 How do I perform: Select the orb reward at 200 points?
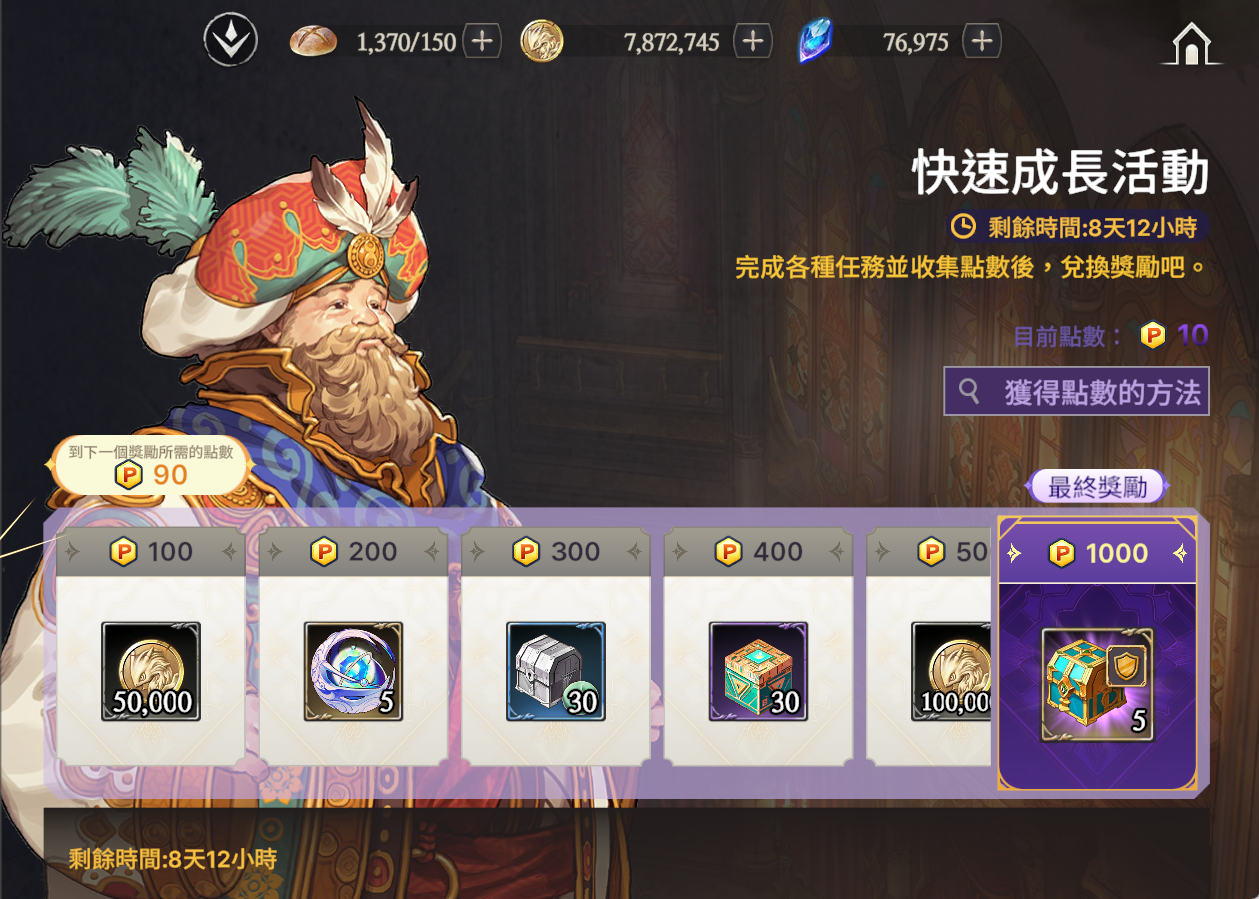(353, 671)
